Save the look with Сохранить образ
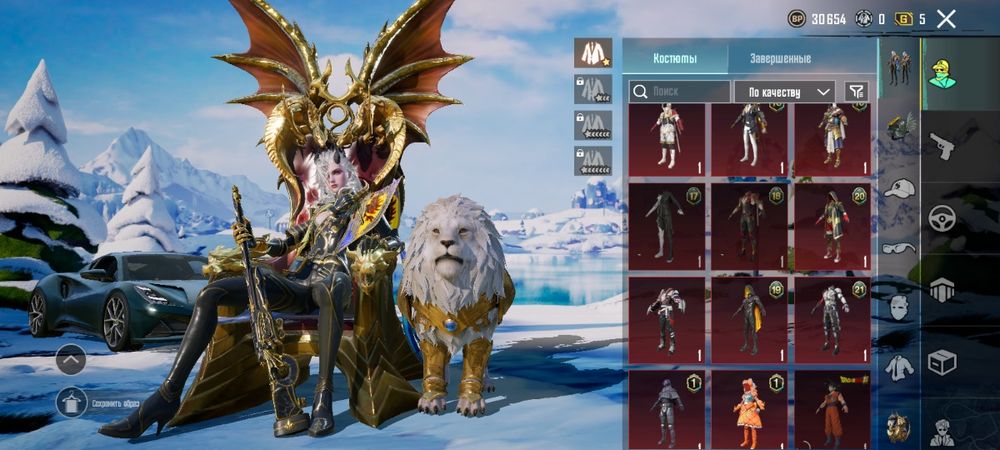The image size is (1000, 450). [71, 402]
